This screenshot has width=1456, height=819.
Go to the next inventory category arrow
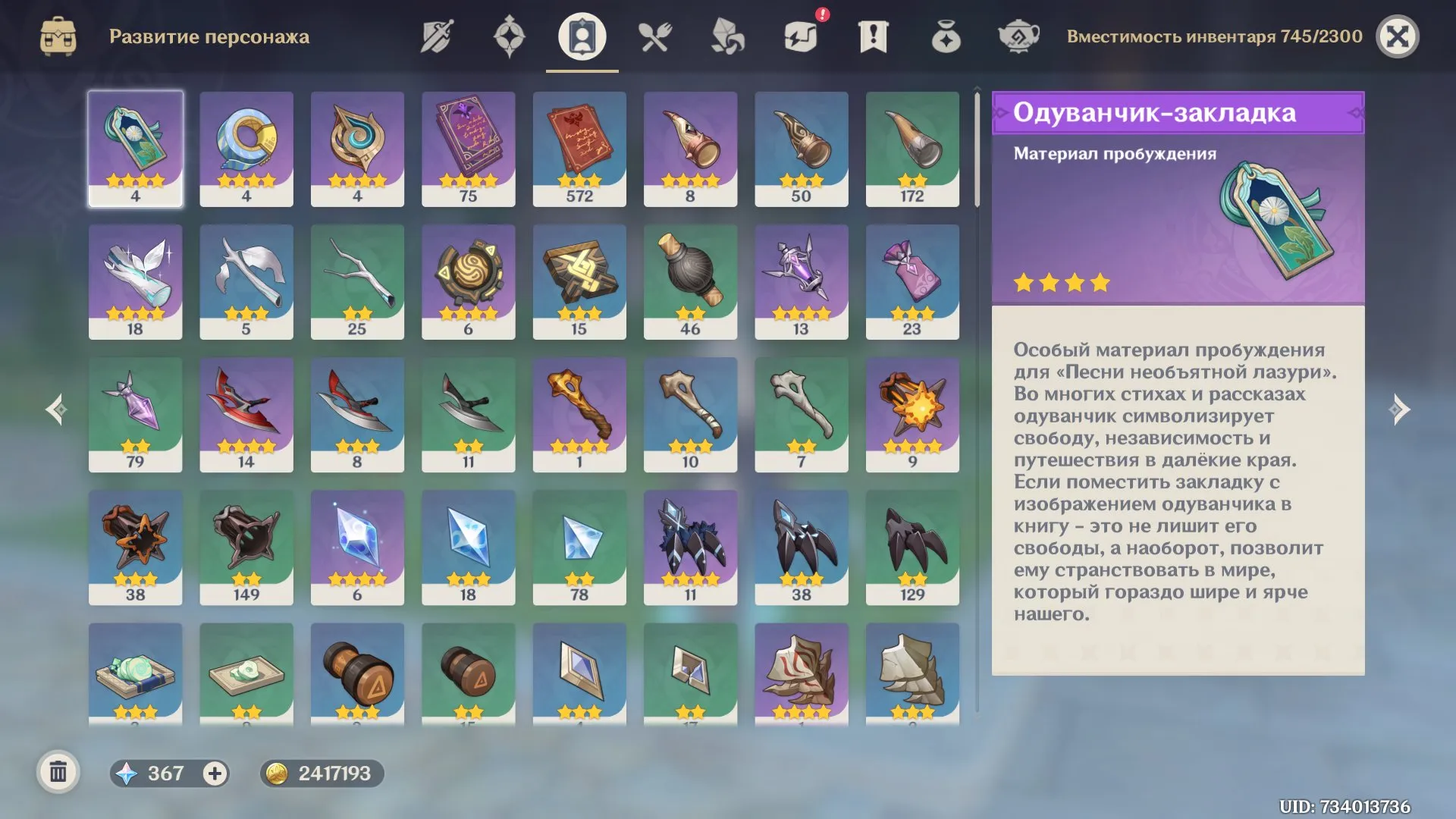[1399, 409]
